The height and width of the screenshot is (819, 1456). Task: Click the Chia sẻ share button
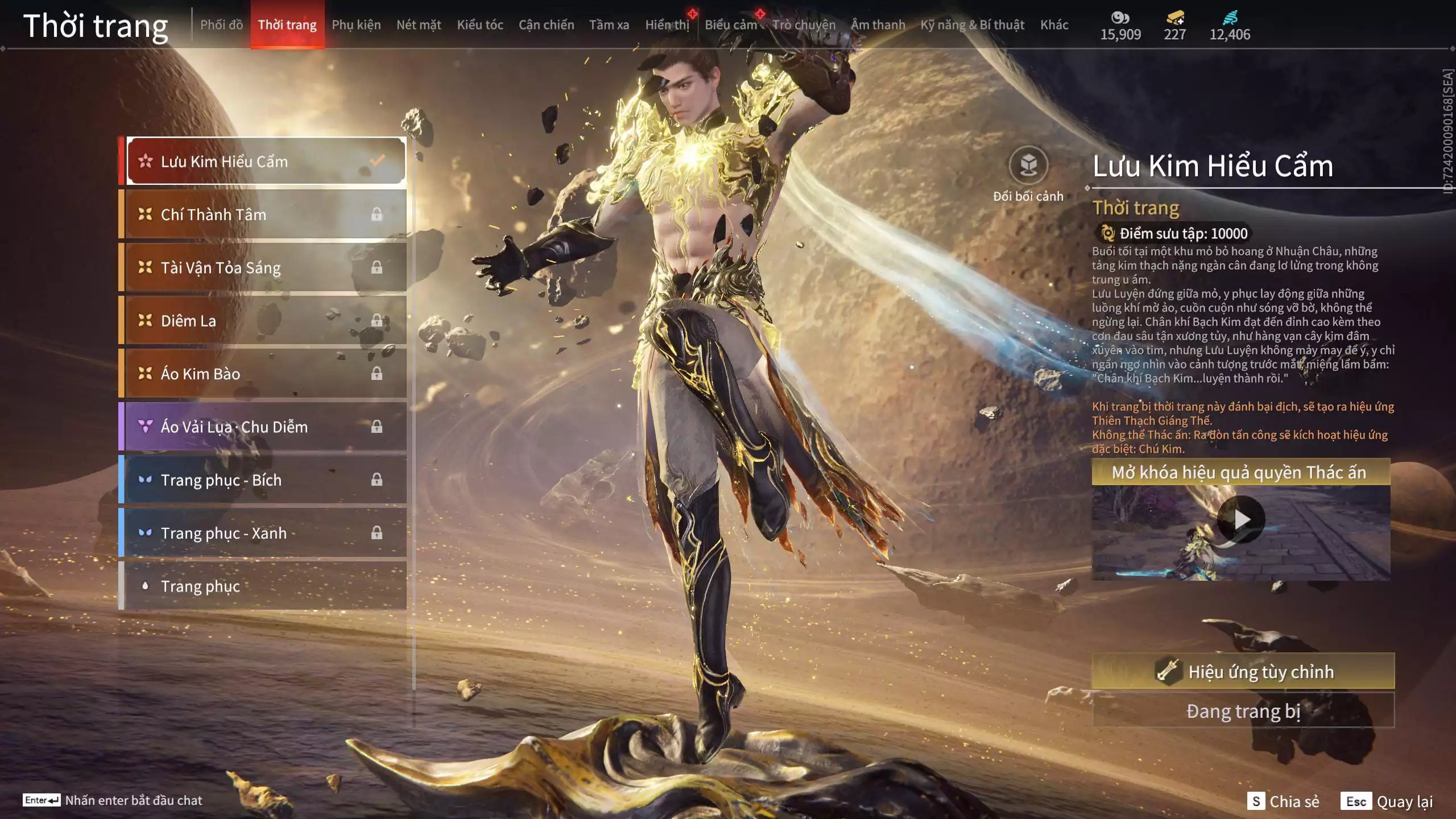click(x=1283, y=801)
